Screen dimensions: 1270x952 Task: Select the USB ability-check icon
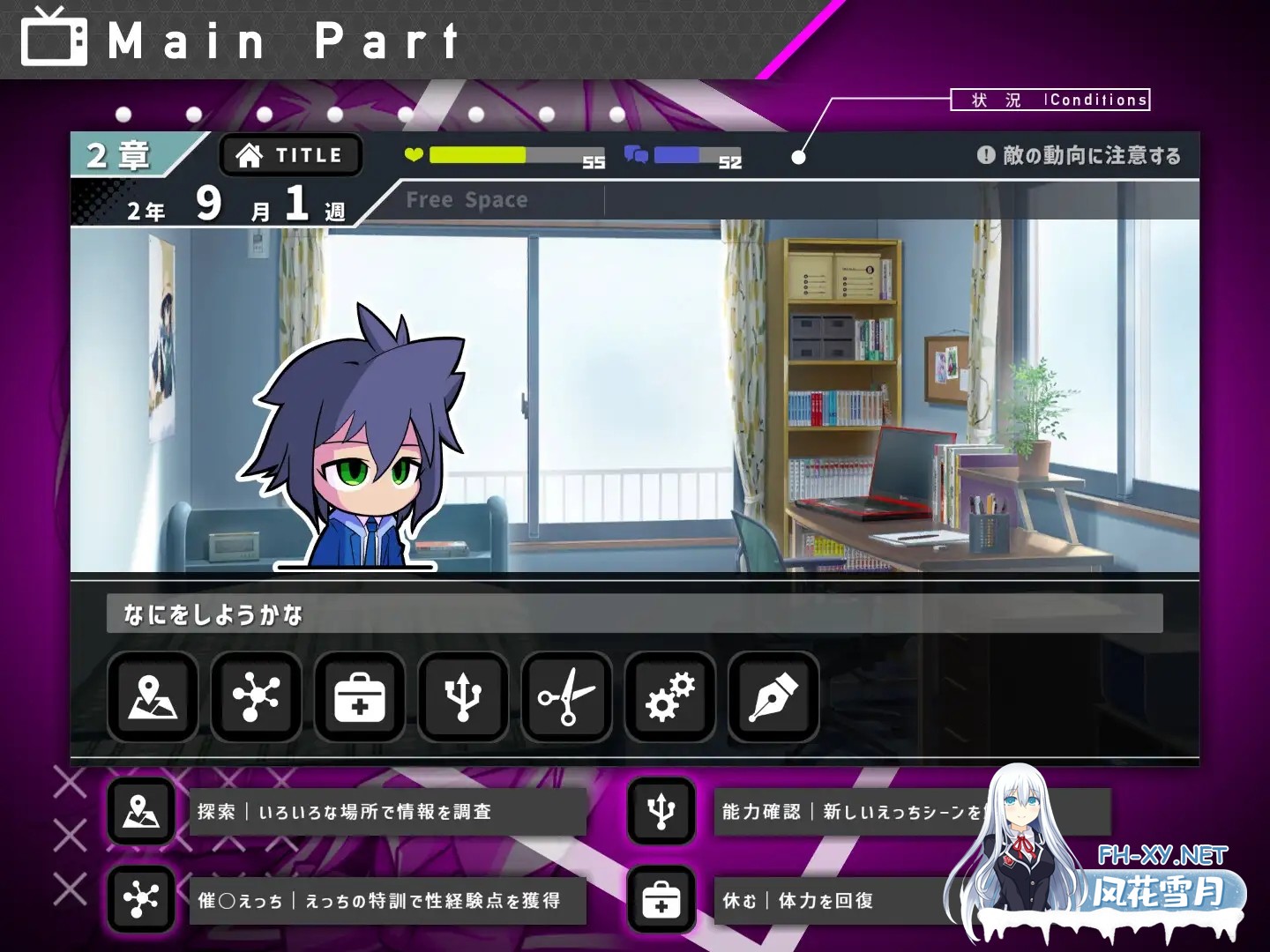tap(461, 698)
